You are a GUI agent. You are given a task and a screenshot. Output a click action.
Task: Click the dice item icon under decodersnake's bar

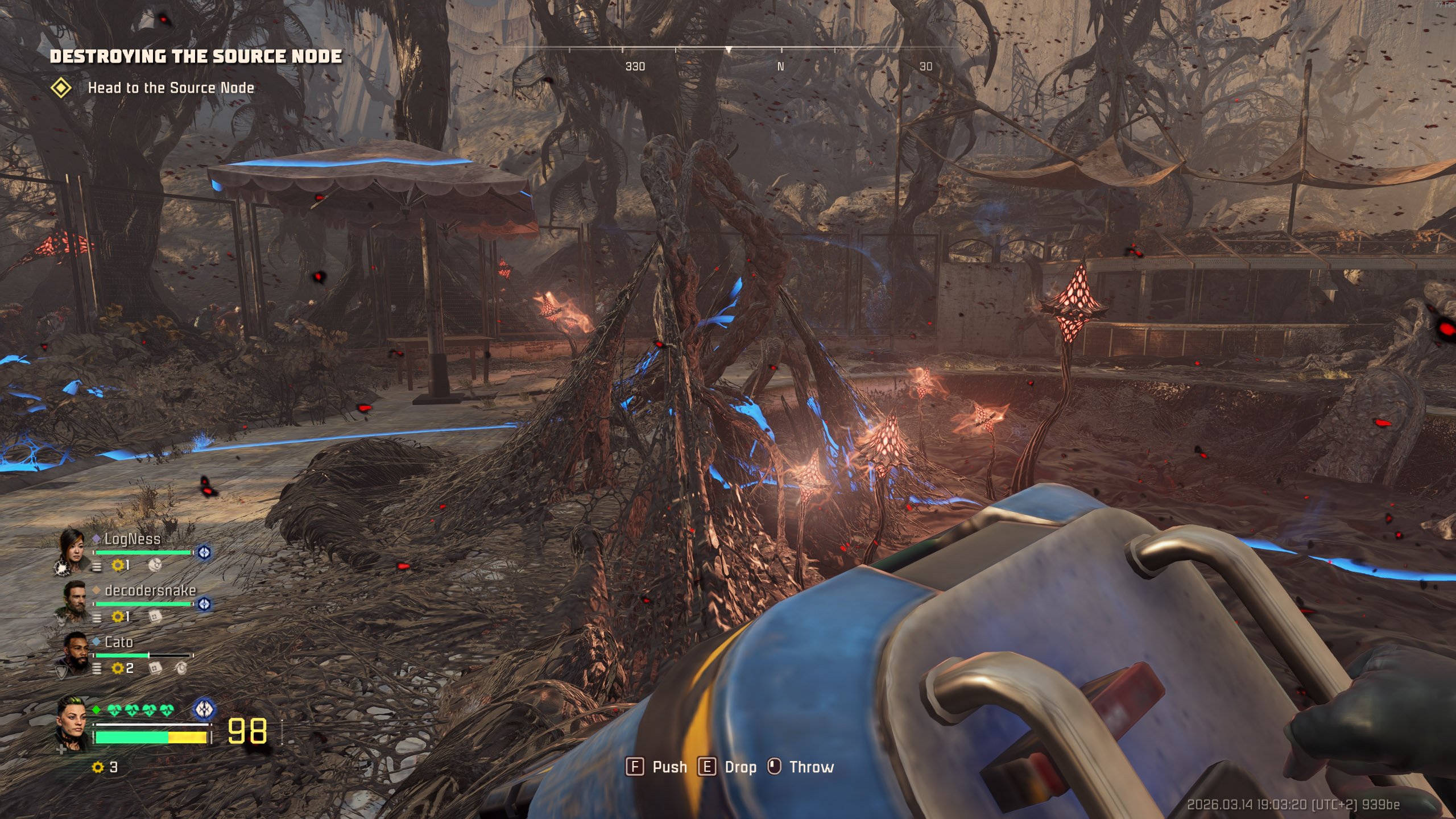point(155,617)
